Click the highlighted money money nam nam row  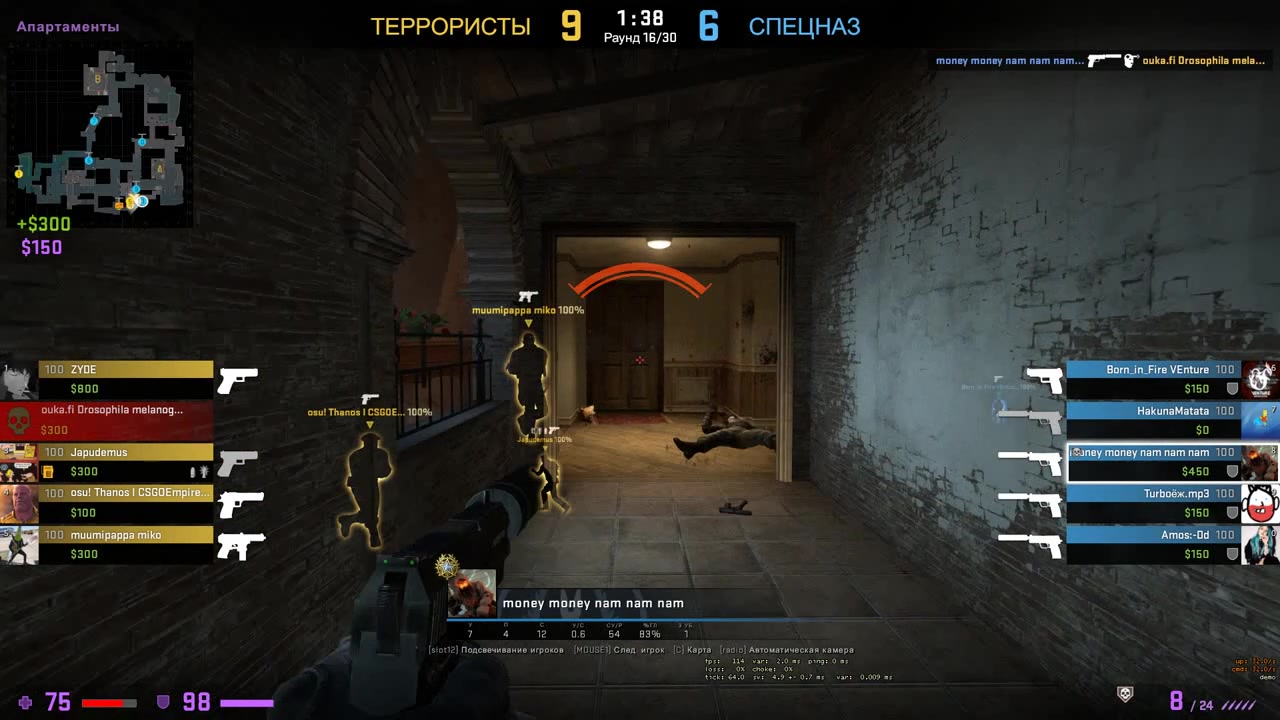click(1155, 462)
